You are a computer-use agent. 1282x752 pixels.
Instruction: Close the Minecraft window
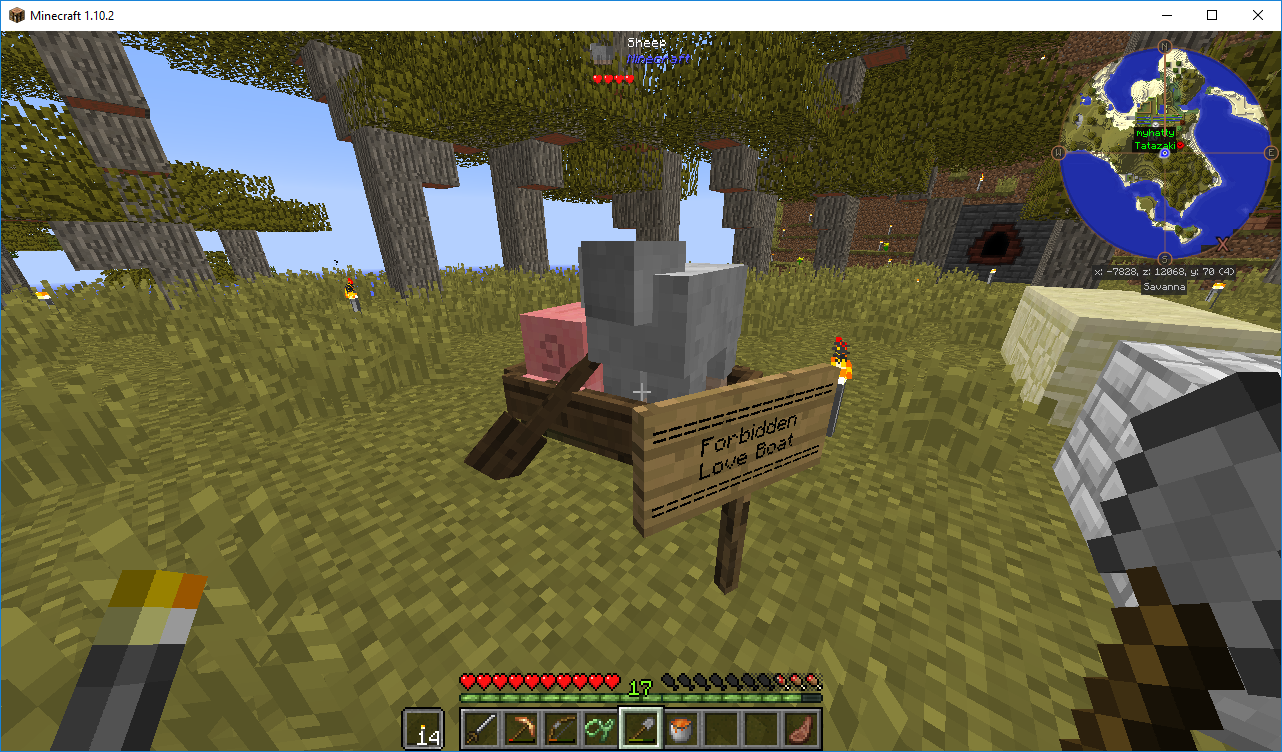tap(1258, 15)
